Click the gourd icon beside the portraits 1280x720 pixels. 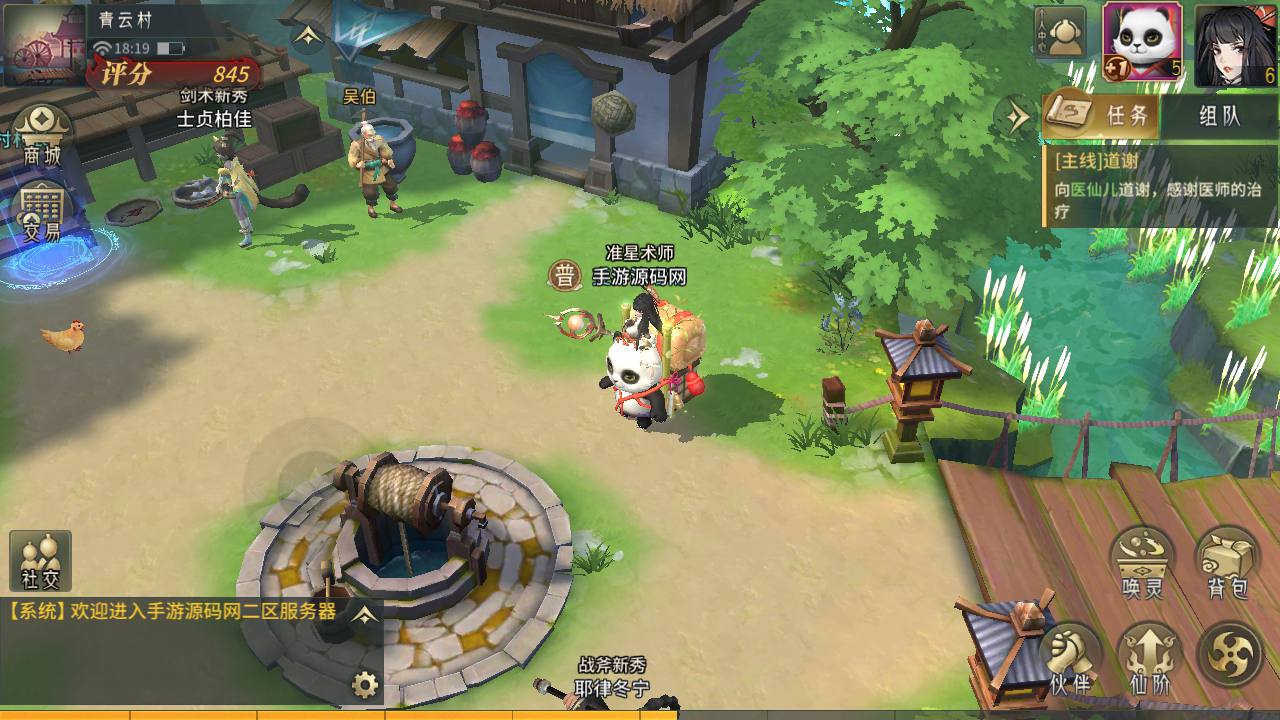coord(1060,32)
